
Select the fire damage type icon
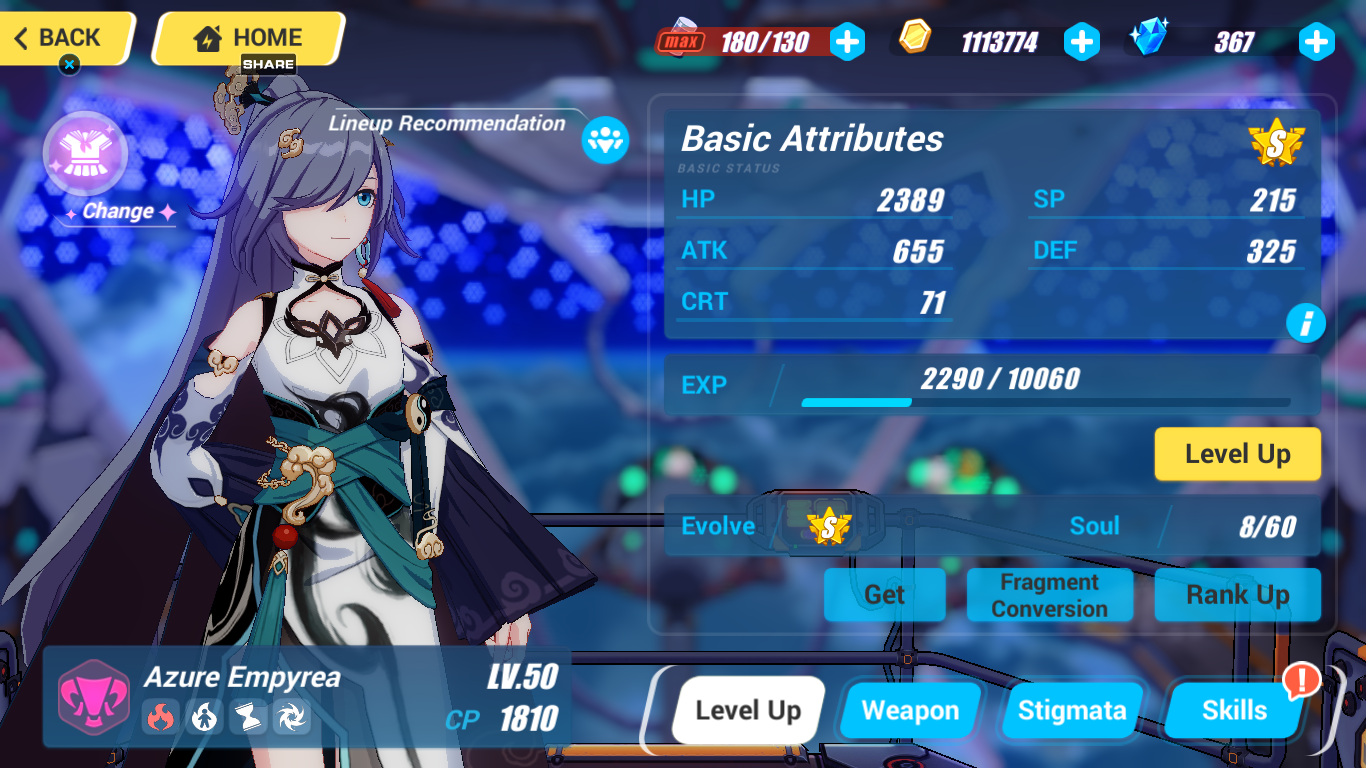(x=162, y=717)
